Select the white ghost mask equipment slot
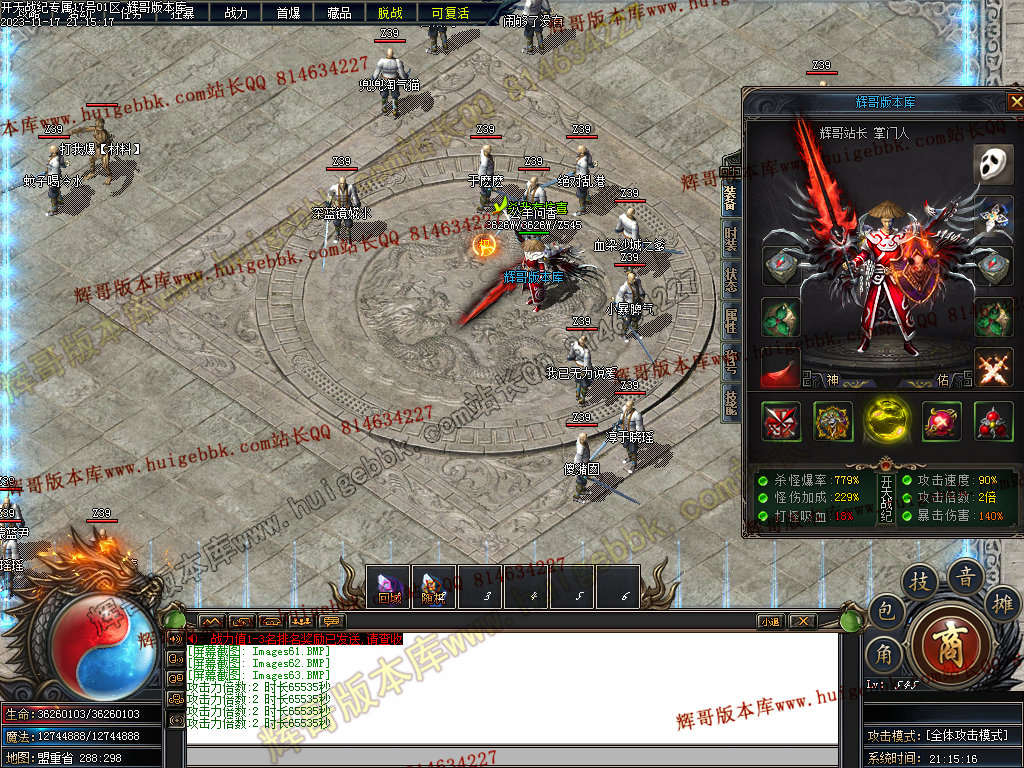 coord(993,165)
